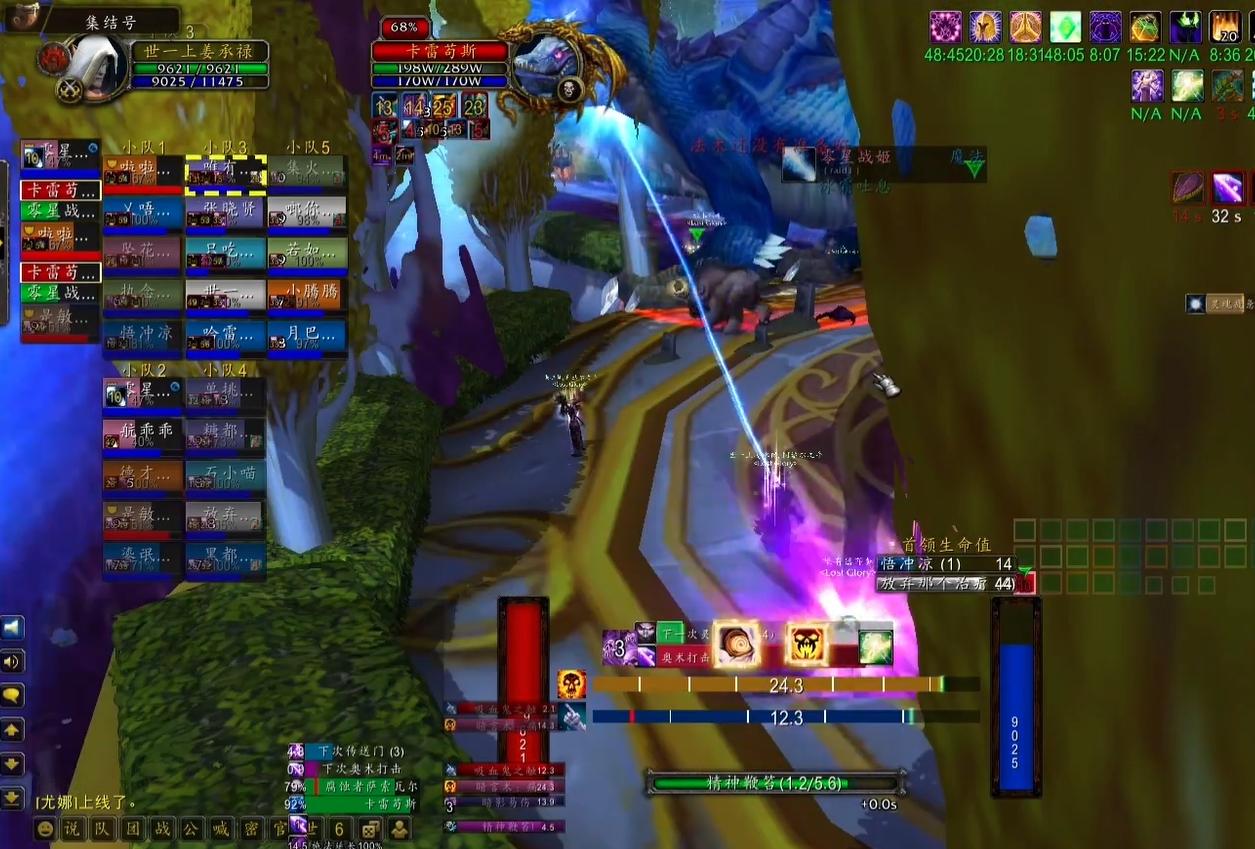Jump the chat log to bottom
1255x849 pixels.
click(13, 797)
